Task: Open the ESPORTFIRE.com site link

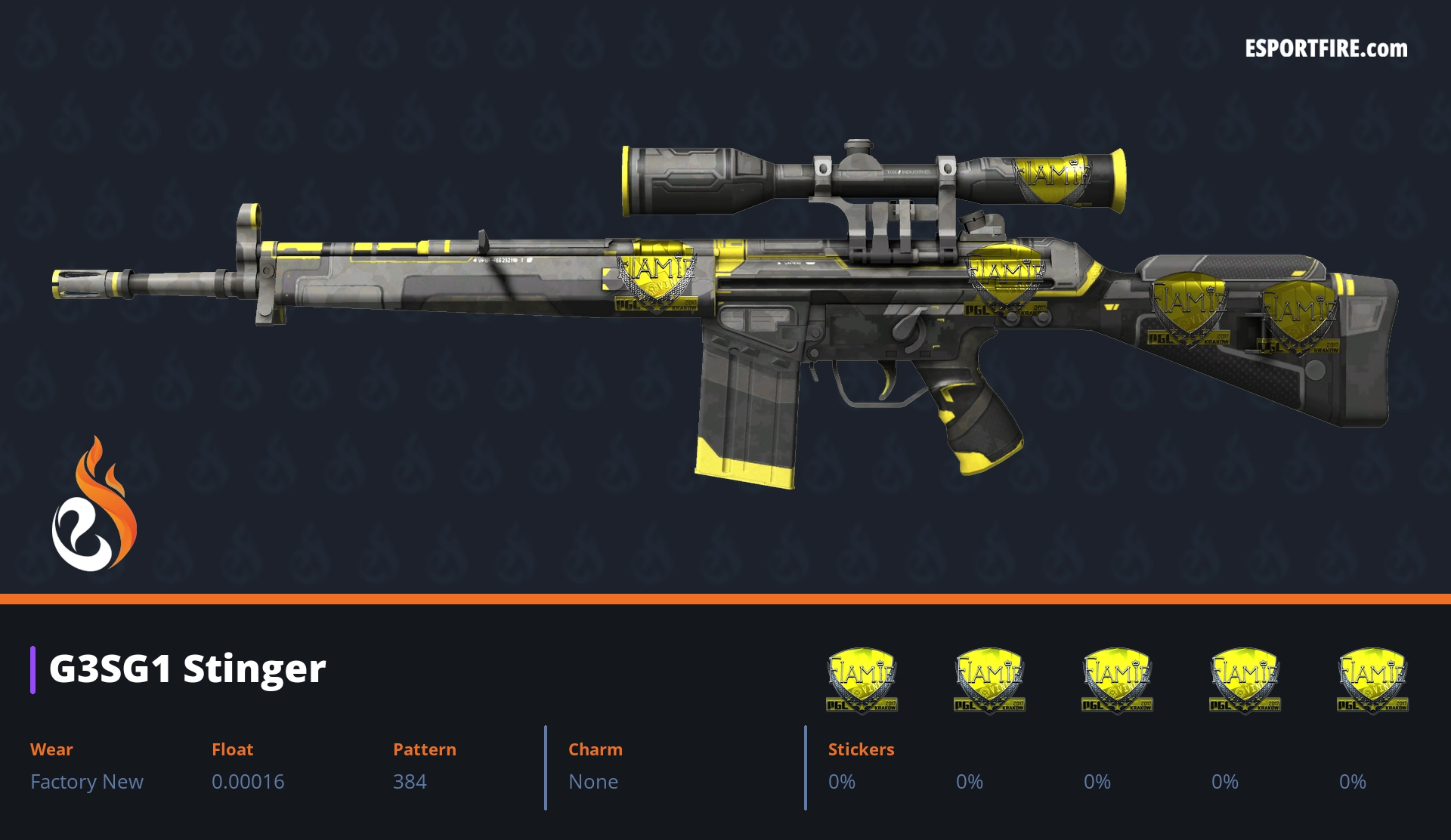Action: pyautogui.click(x=1326, y=49)
